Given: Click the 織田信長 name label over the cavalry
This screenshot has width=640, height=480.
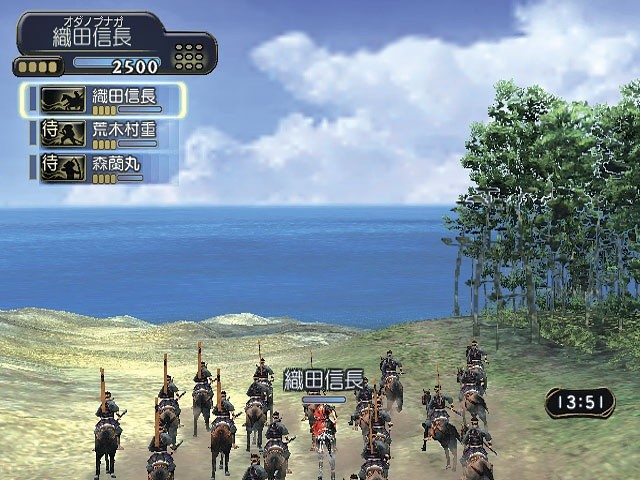Looking at the screenshot, I should pyautogui.click(x=323, y=380).
